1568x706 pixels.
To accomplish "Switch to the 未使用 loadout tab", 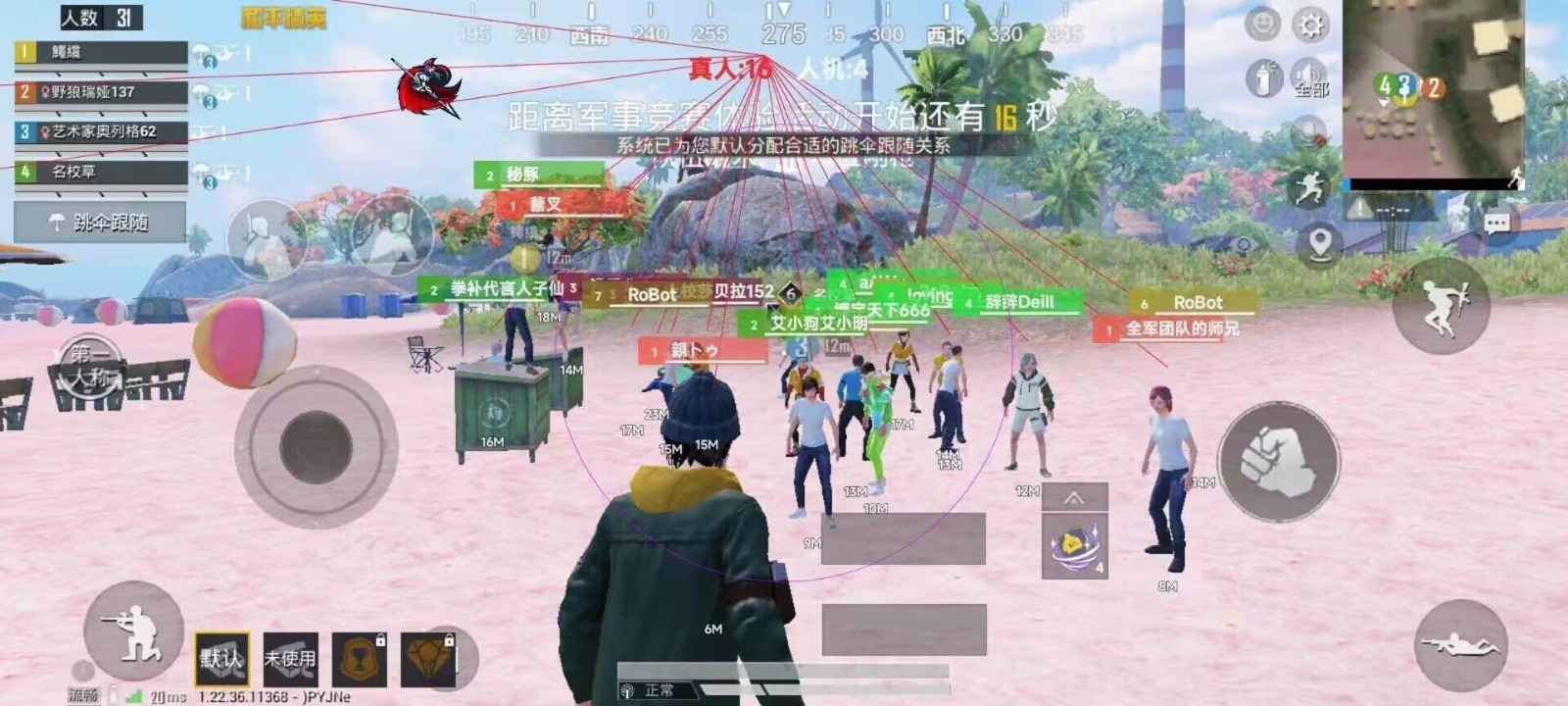I will click(x=291, y=659).
